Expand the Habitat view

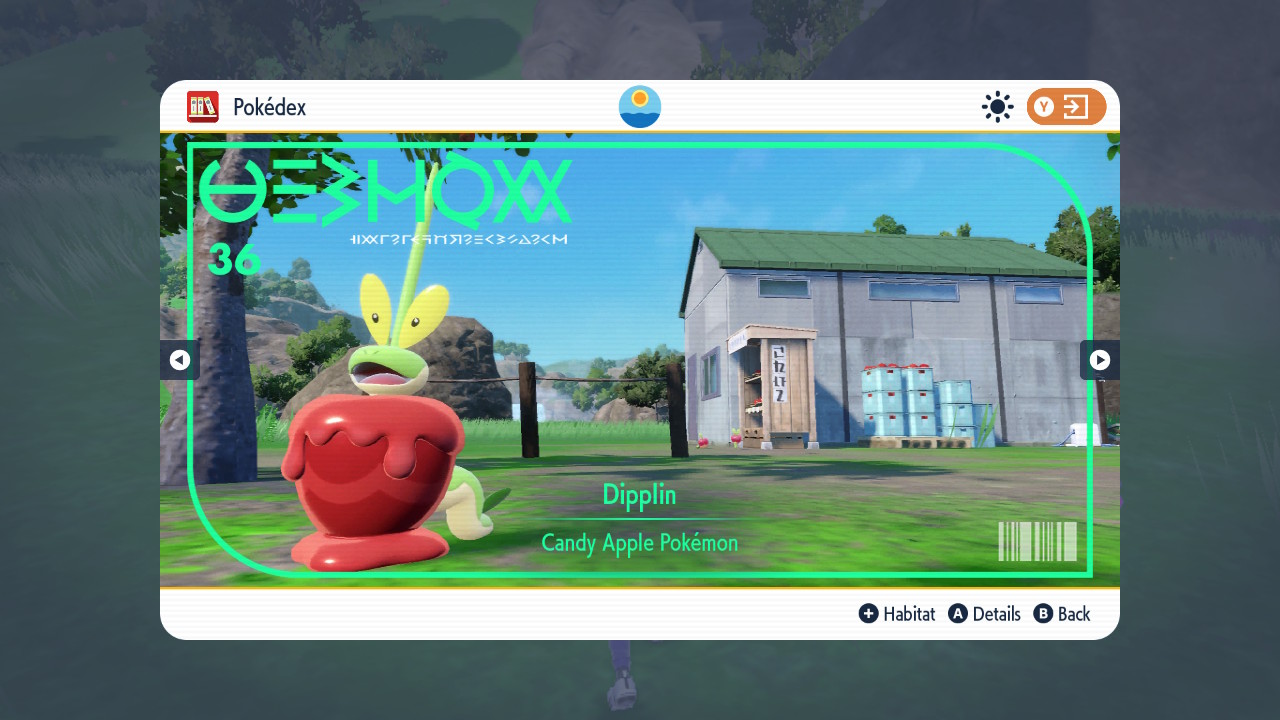[x=908, y=614]
